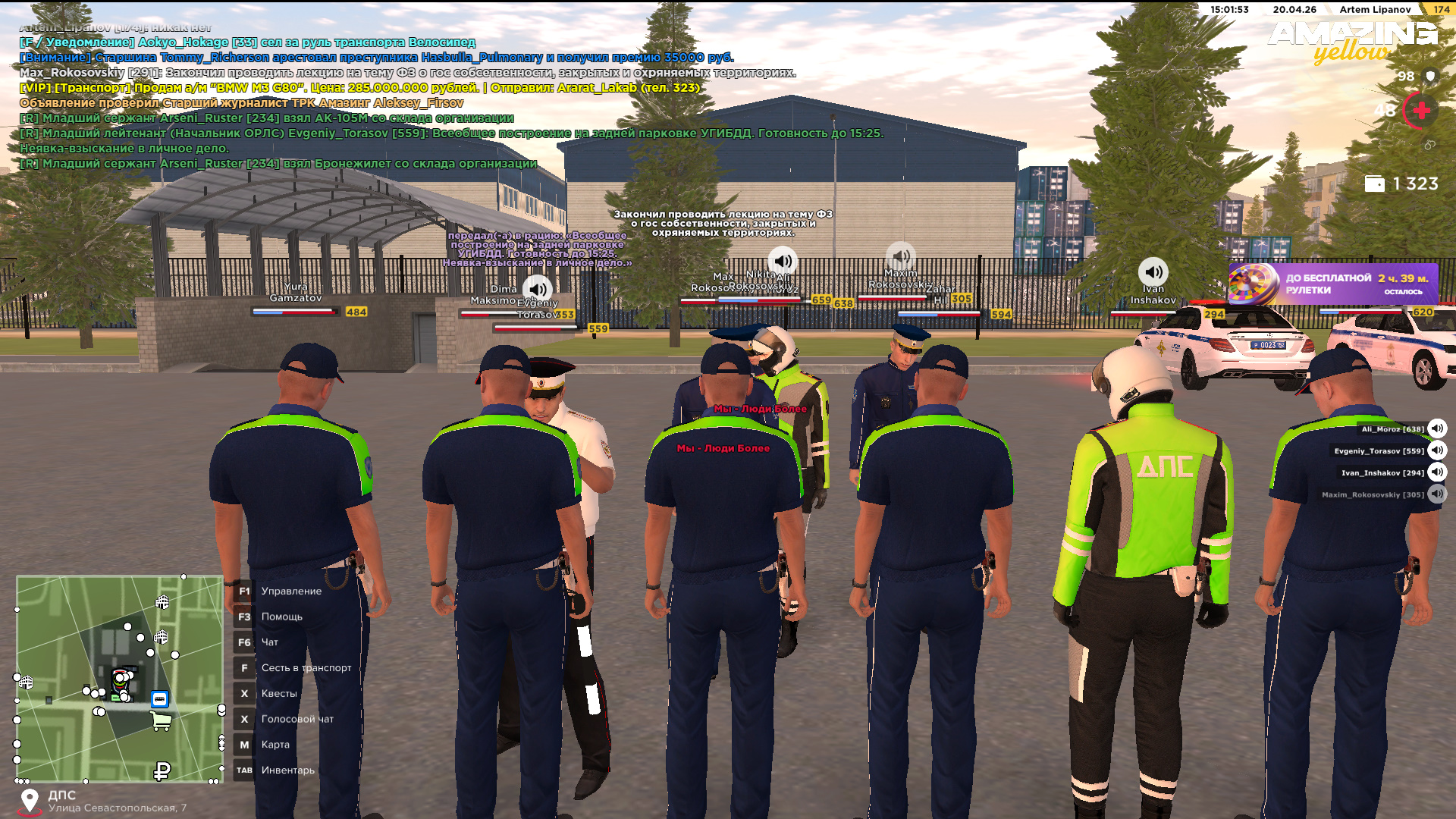Open the Квесты entry
1456x819 pixels.
click(278, 694)
